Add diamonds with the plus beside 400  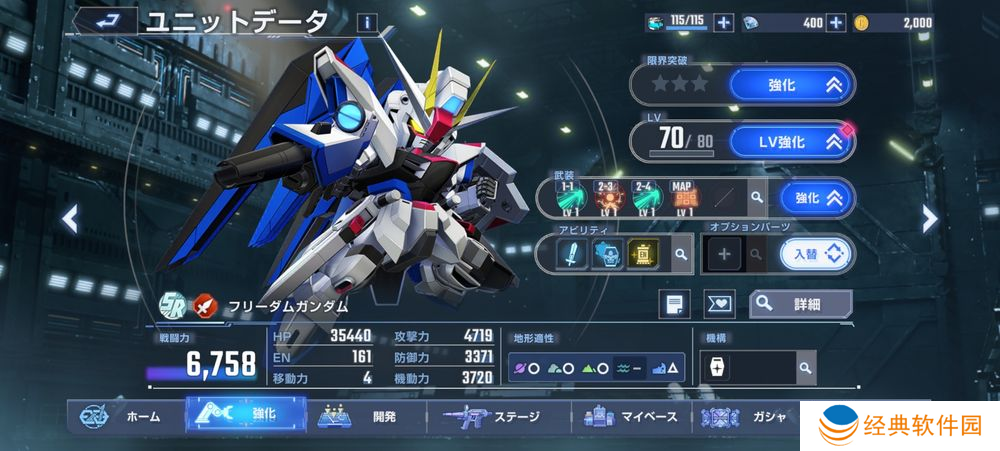836,22
